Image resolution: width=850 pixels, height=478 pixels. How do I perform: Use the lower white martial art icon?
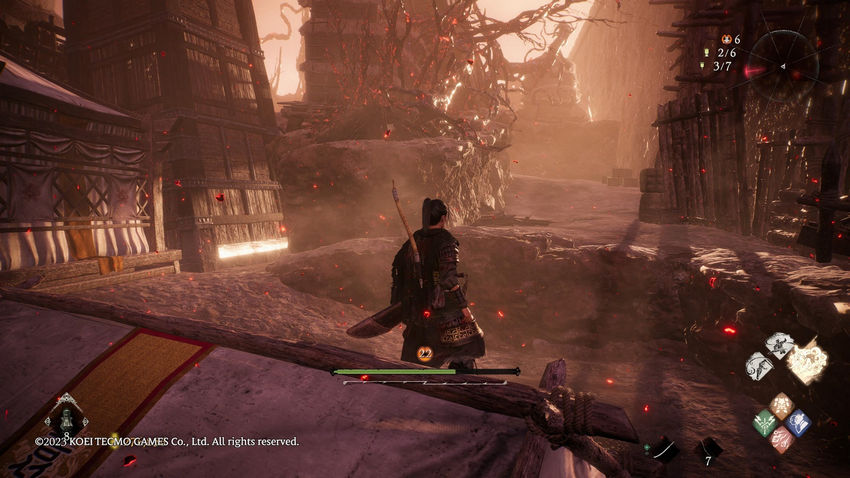(760, 366)
